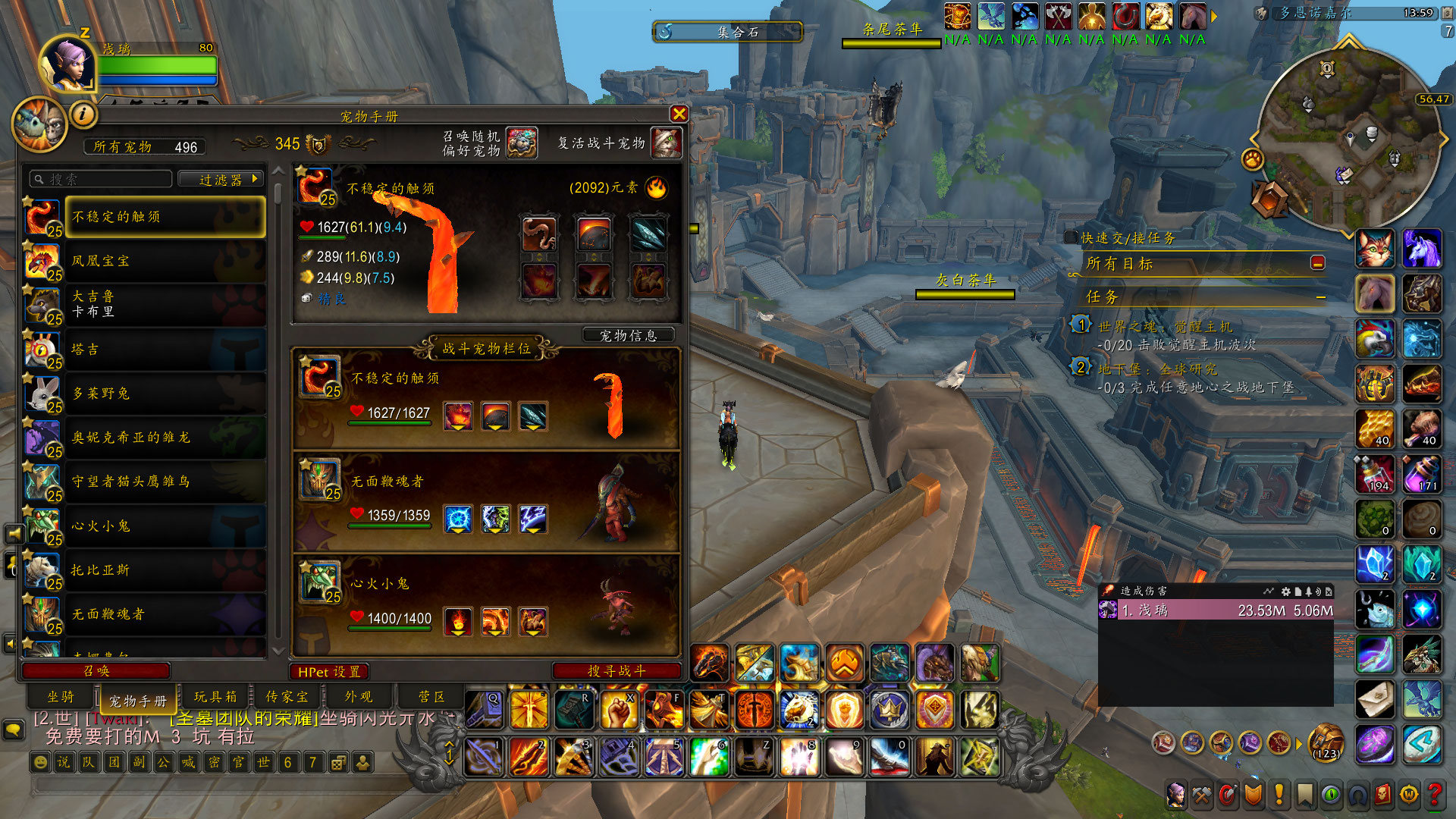Open the 宠物信息 pet info button
The image size is (1456, 819).
(x=628, y=335)
